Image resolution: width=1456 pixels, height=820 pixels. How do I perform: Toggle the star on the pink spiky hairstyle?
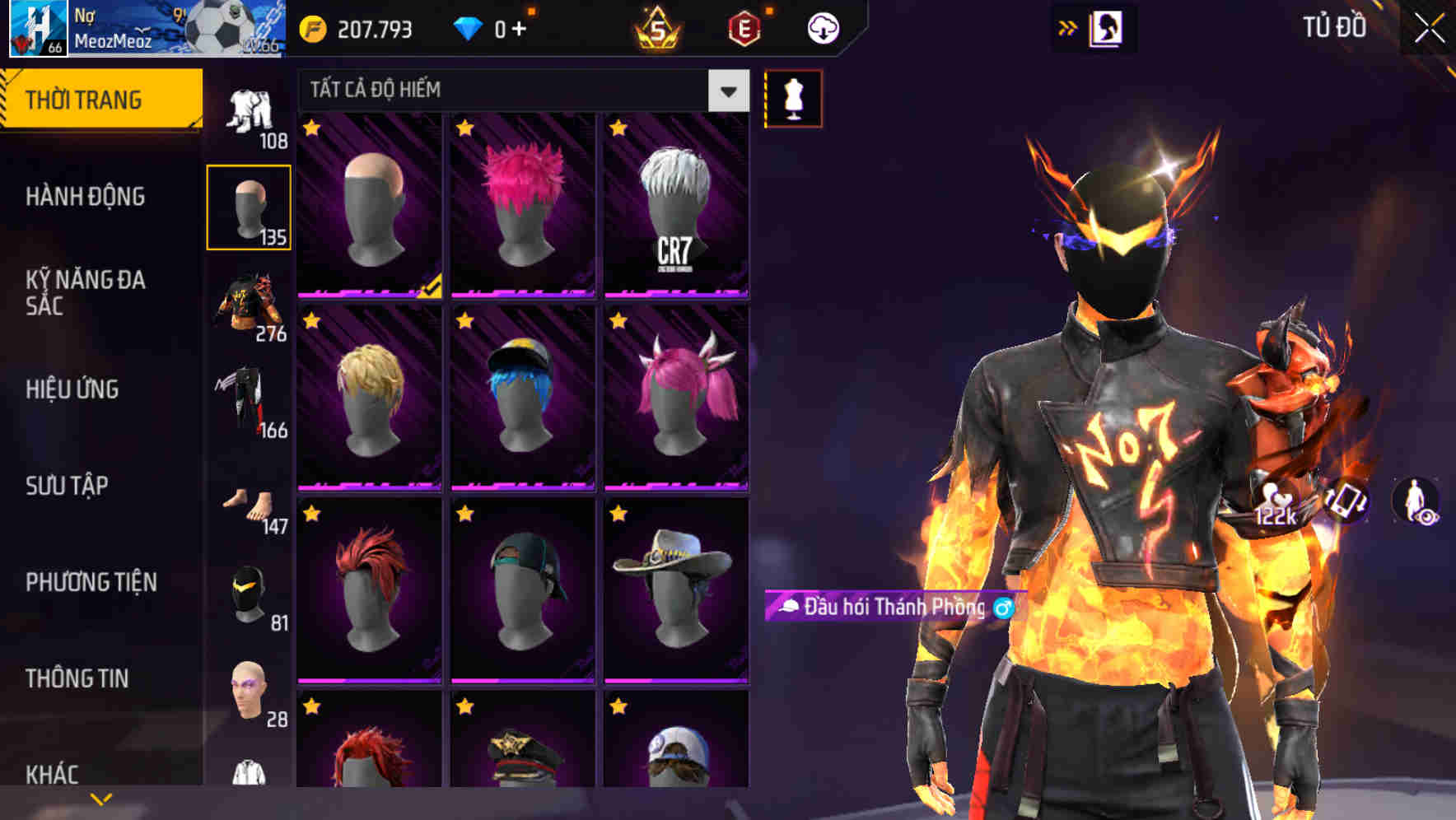465,128
